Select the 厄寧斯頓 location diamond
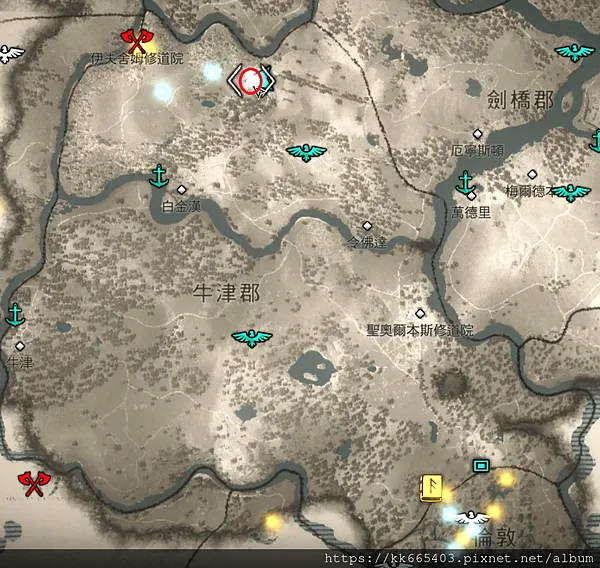This screenshot has height=568, width=600. 478,134
